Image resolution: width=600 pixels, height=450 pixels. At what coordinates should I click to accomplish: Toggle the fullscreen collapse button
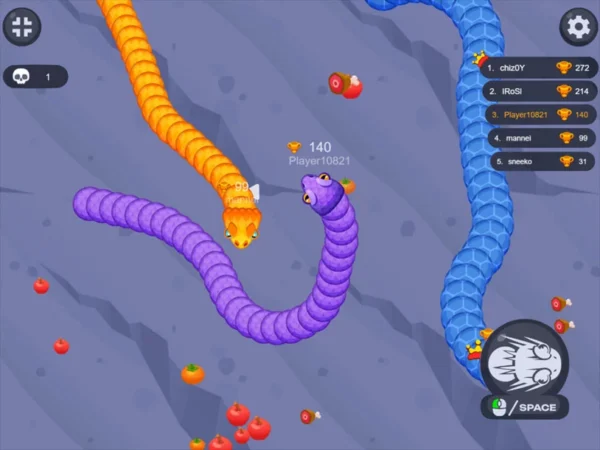click(22, 26)
